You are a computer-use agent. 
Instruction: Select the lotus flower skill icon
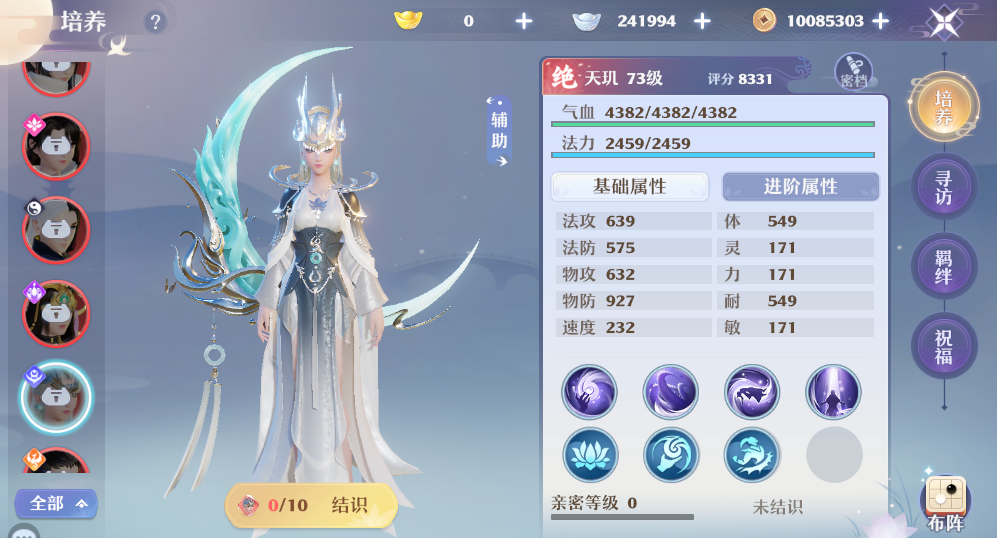(x=590, y=455)
